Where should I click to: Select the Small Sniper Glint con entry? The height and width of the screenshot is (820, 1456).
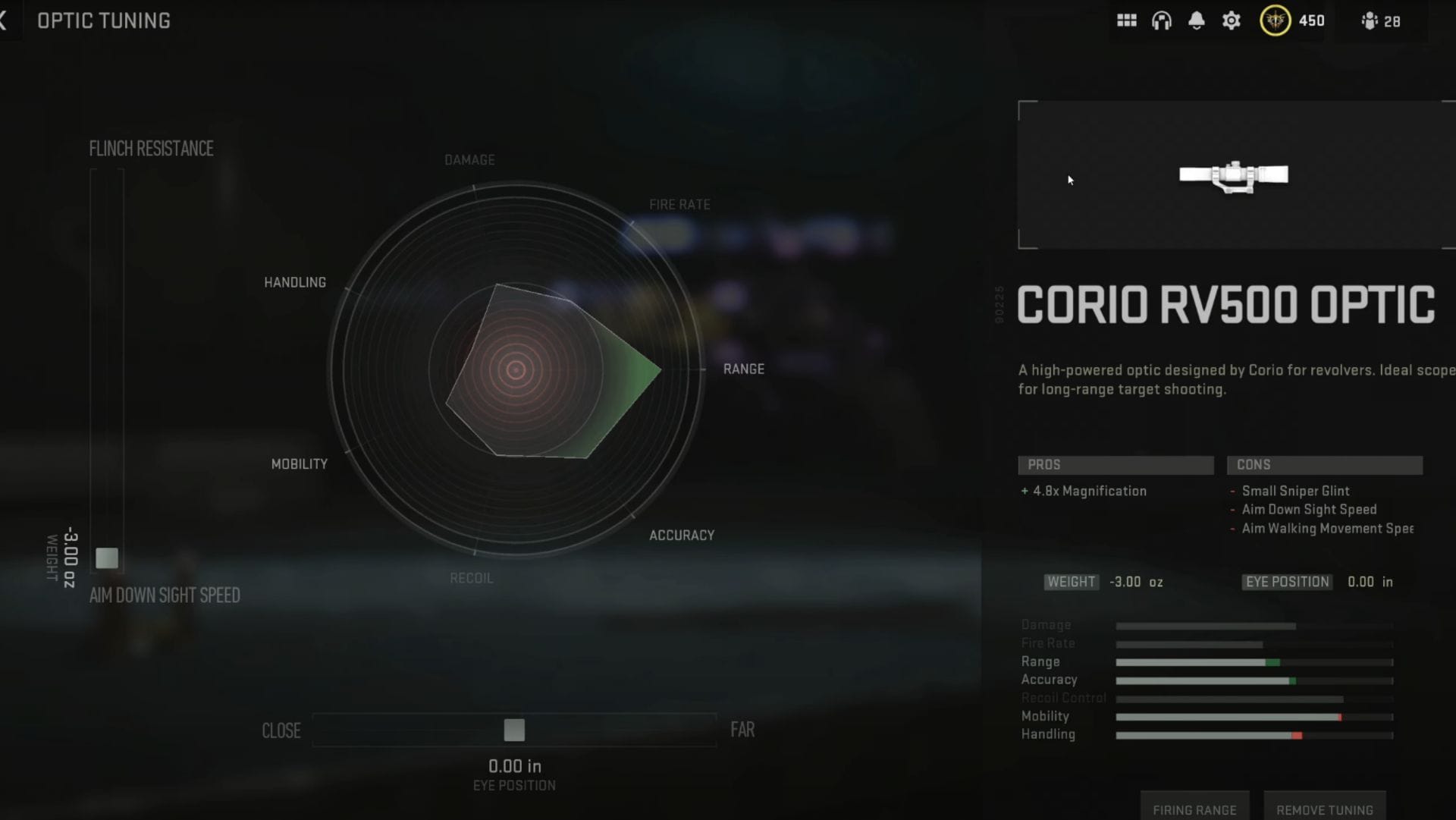[1297, 491]
